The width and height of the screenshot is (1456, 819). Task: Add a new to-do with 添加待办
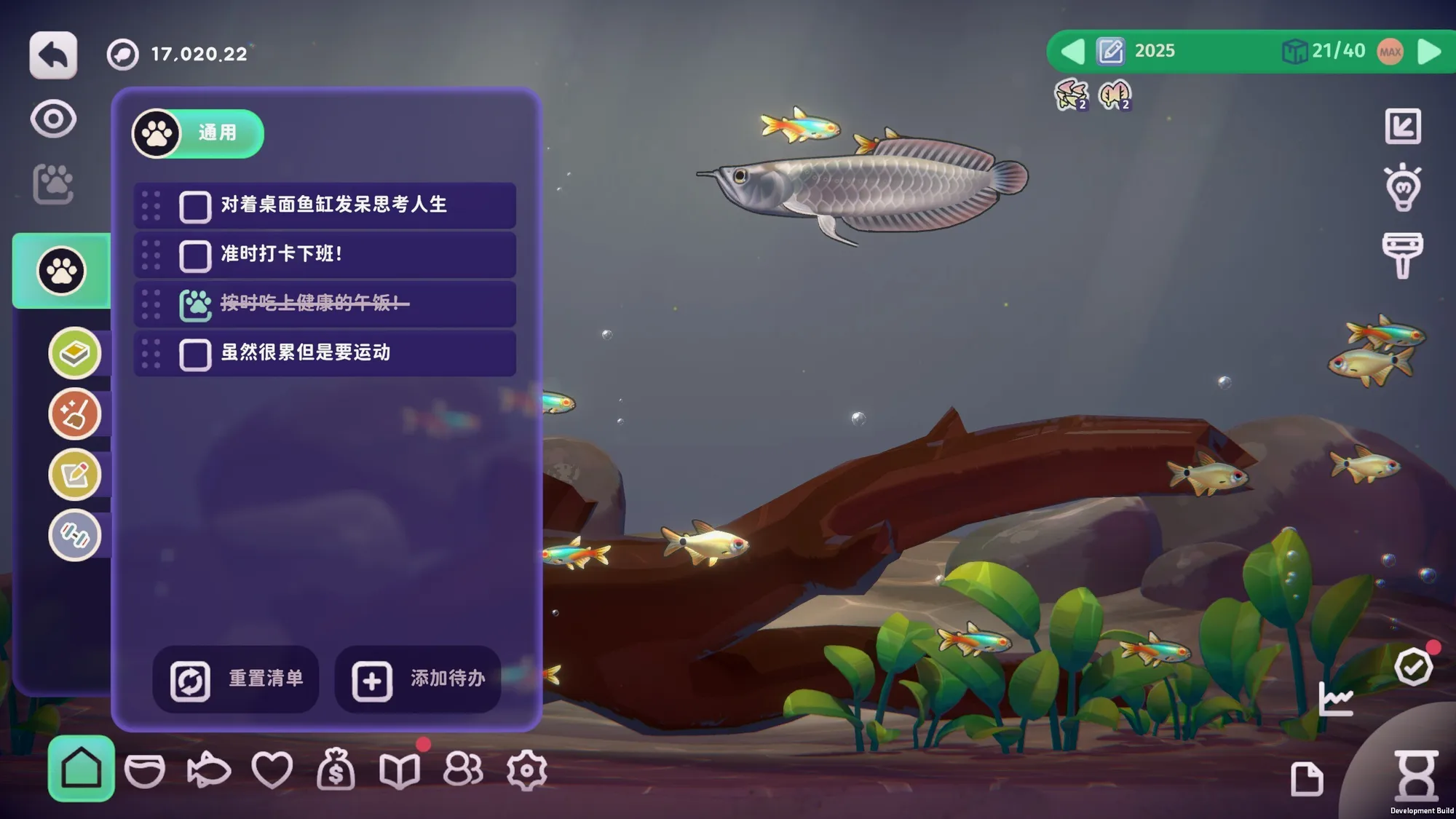418,680
